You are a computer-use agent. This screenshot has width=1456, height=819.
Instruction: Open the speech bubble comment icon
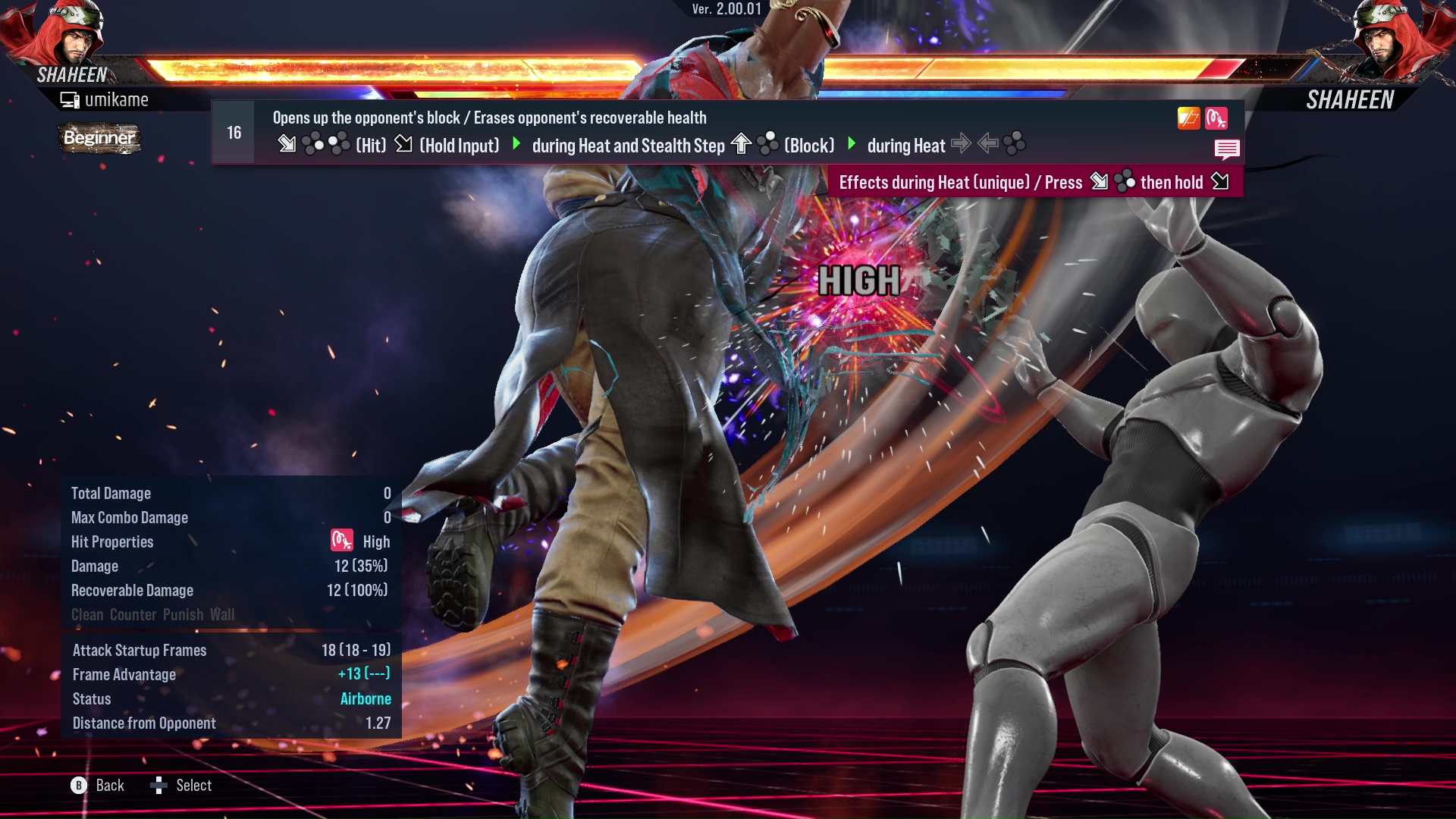click(1228, 149)
